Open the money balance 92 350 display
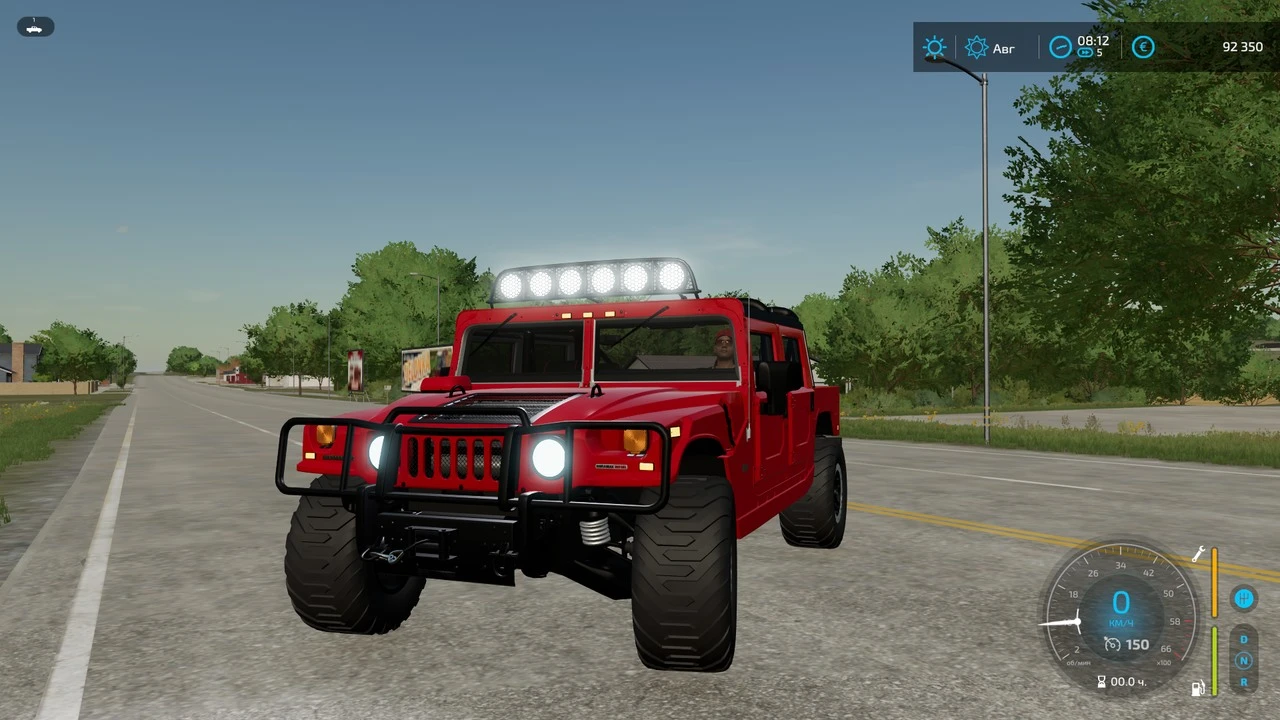Viewport: 1280px width, 720px height. coord(1242,46)
